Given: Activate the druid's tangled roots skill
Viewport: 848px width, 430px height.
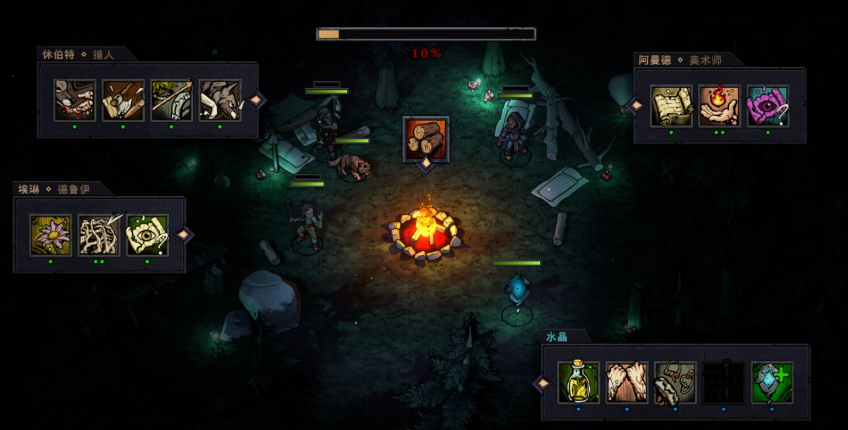Looking at the screenshot, I should 99,235.
